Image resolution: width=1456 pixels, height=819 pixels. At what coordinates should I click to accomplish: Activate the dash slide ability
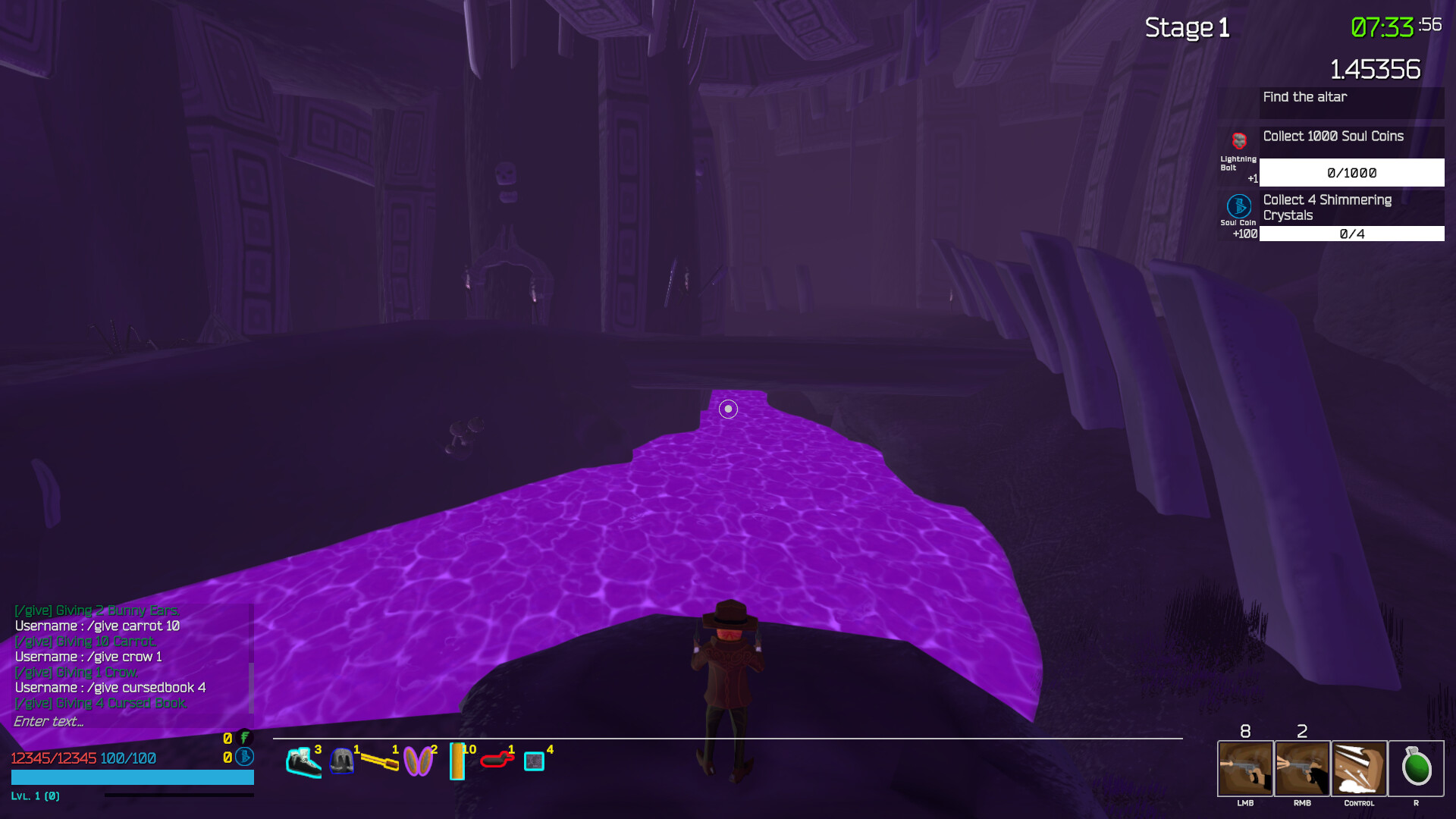click(x=1359, y=768)
